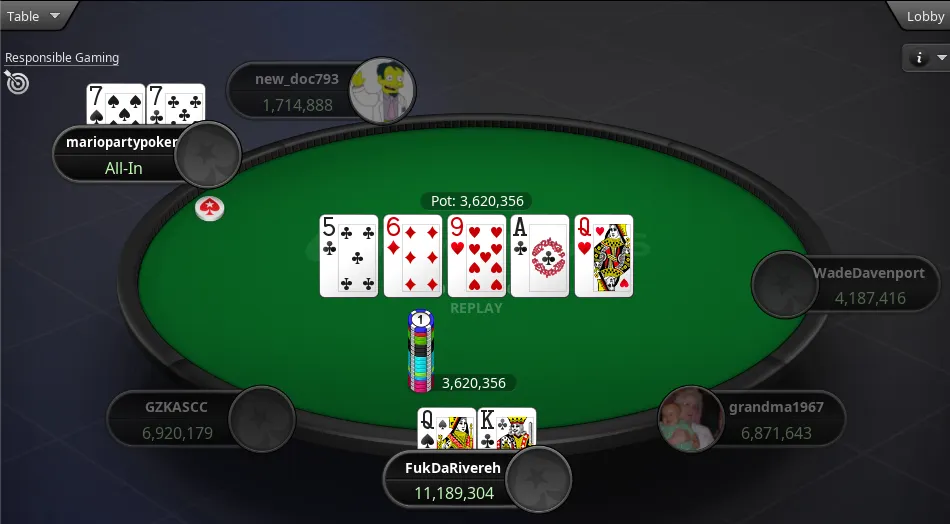Open the Table dropdown menu

tap(33, 16)
